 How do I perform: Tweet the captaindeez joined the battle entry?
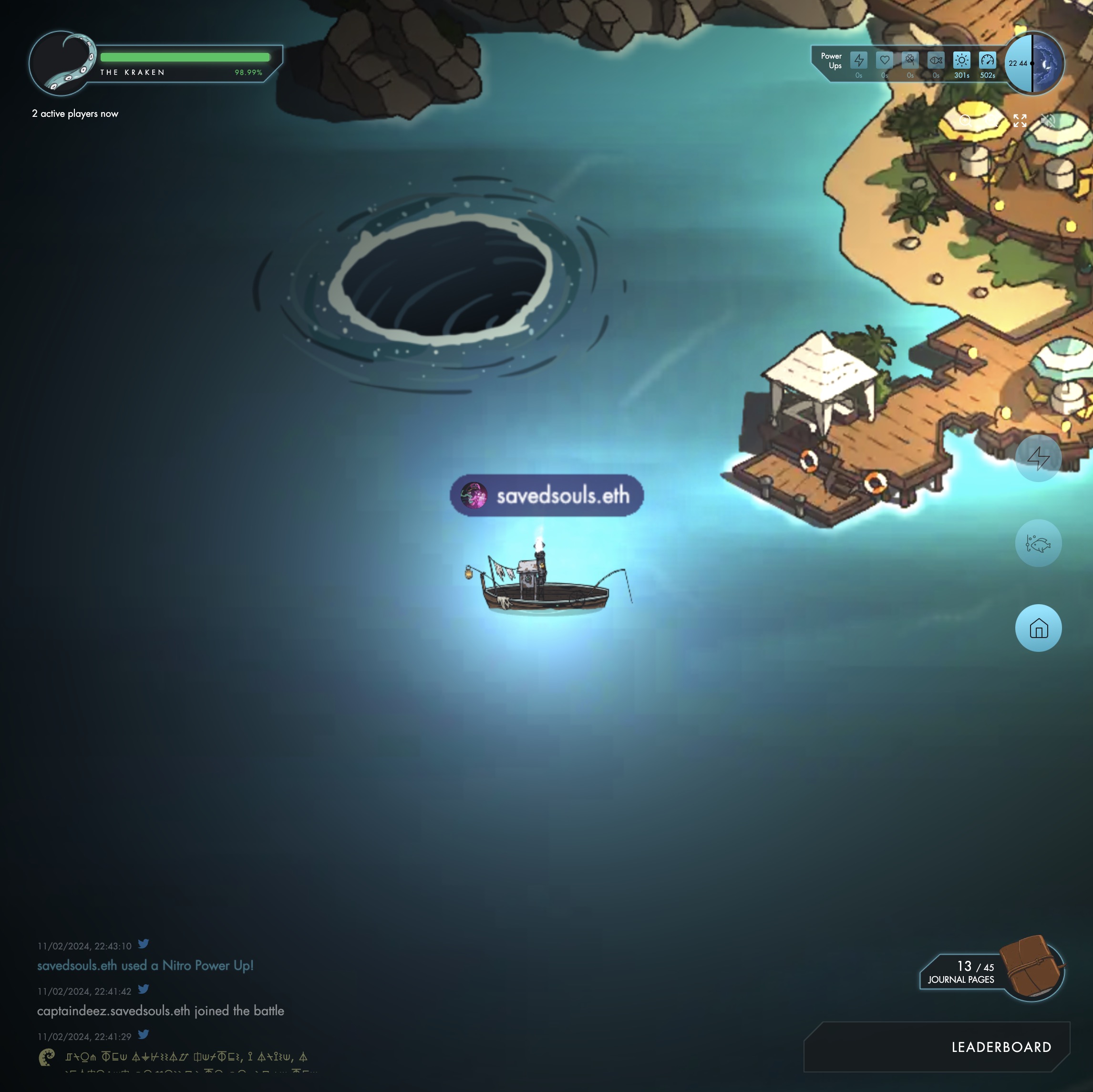click(x=144, y=989)
